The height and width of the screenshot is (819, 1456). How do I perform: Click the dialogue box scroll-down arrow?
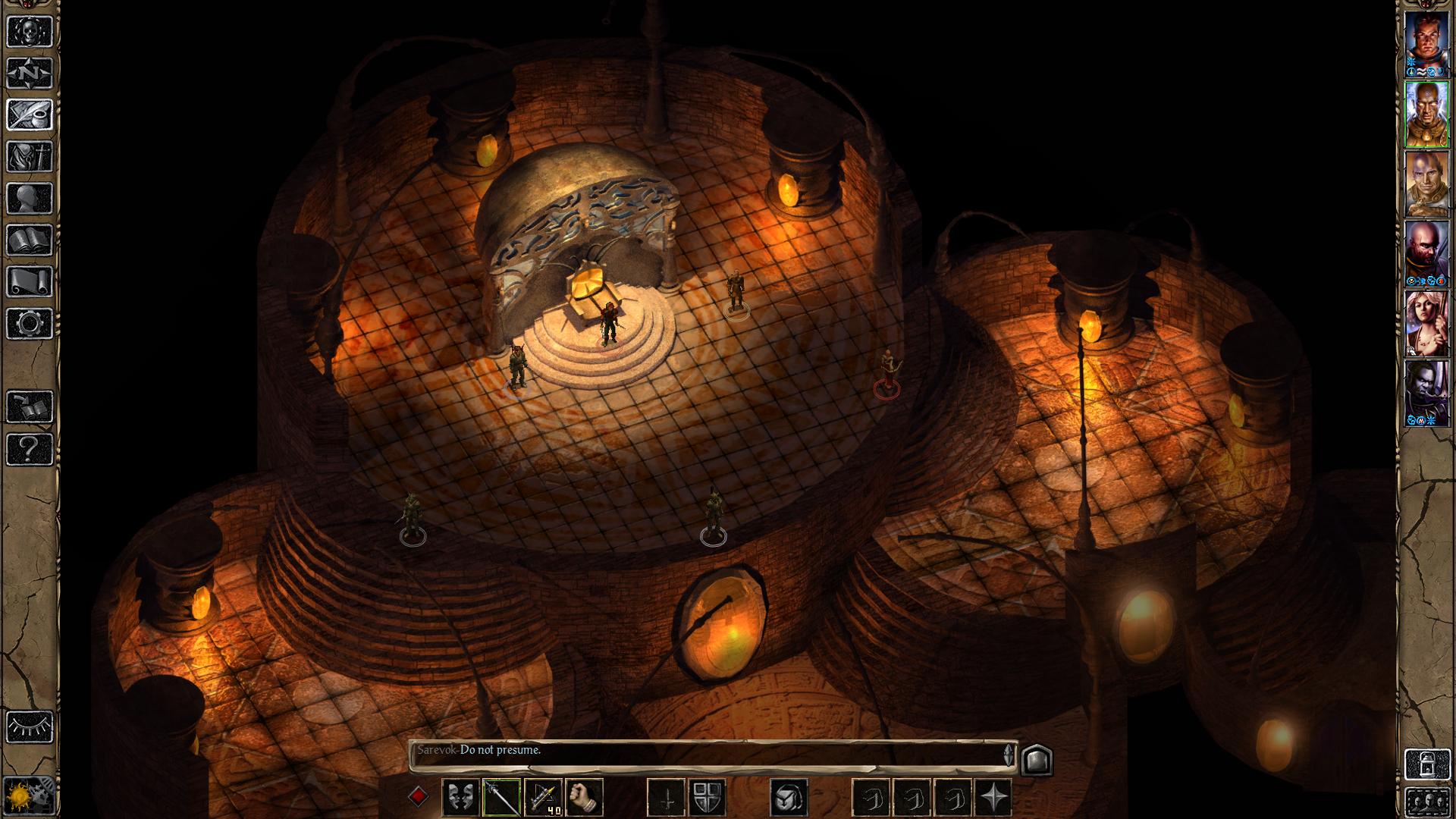point(1009,761)
